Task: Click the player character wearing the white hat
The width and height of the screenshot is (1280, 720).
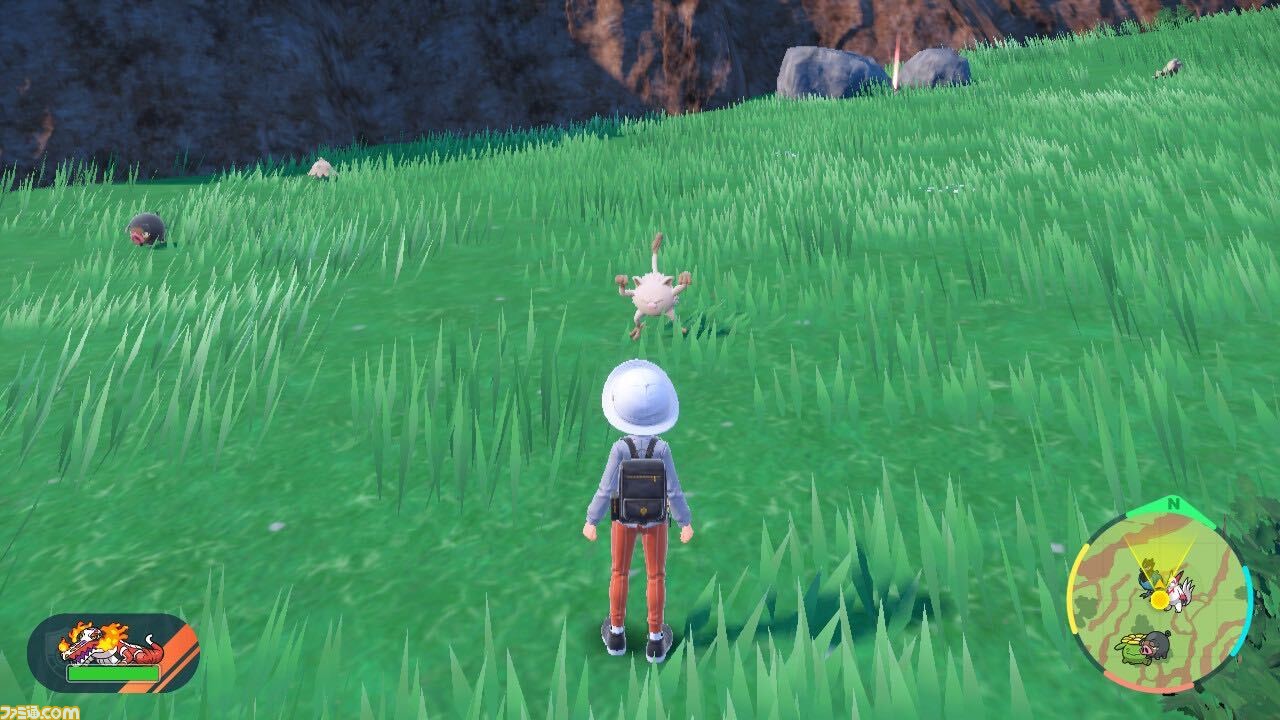Action: point(640,500)
